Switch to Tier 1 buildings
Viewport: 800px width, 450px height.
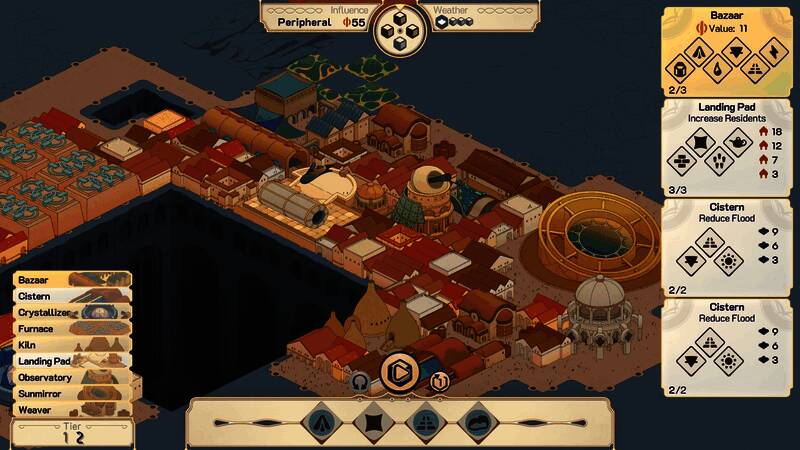[66, 437]
